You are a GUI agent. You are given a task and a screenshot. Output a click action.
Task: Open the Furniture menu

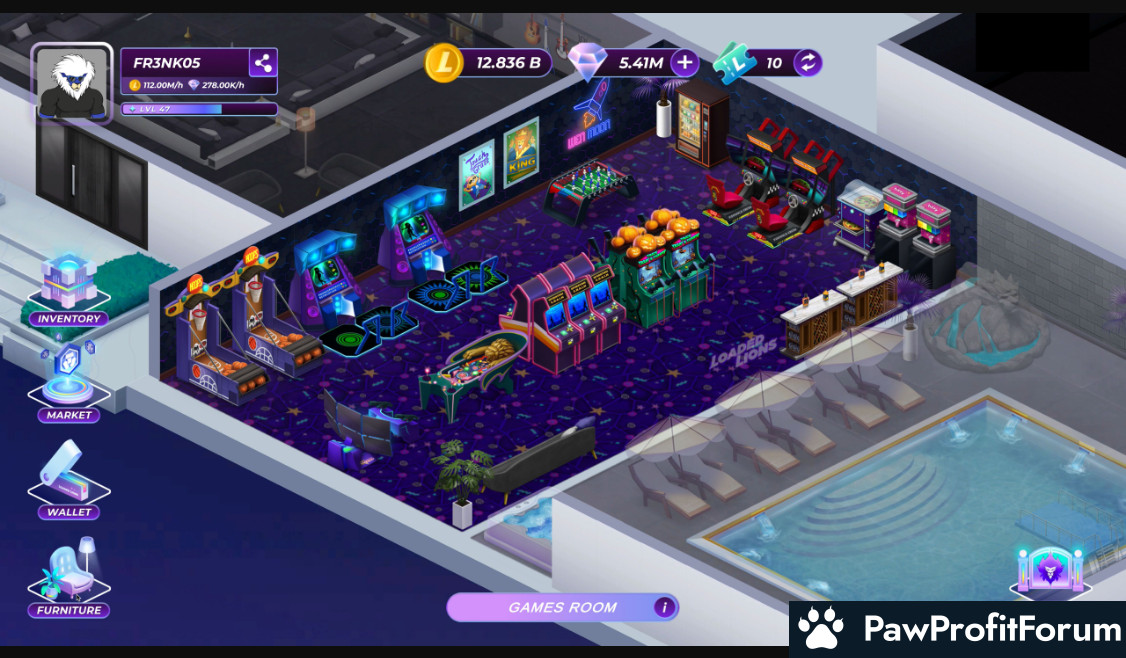[69, 579]
